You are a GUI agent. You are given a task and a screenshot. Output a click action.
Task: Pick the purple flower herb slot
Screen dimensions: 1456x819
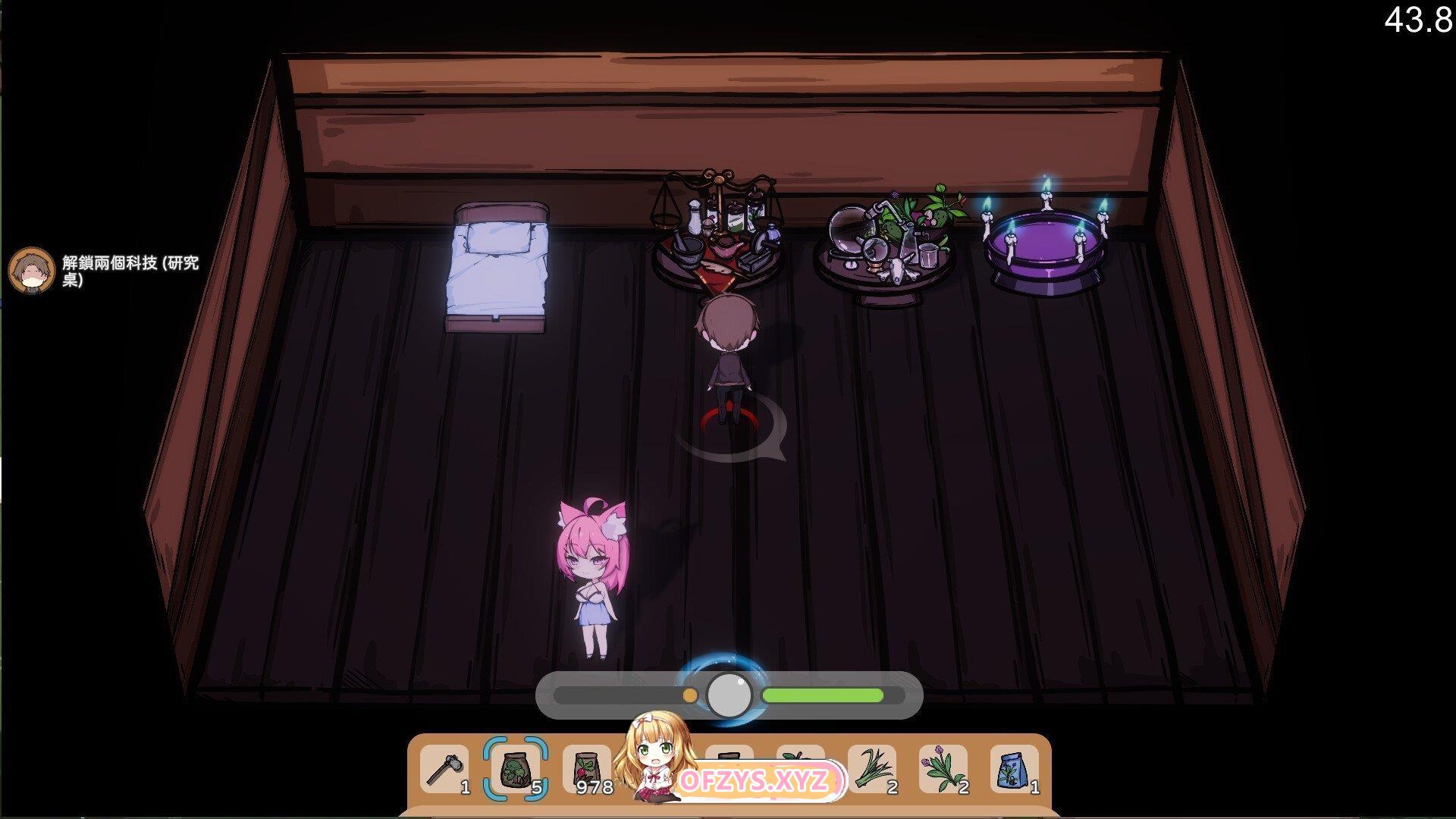944,770
